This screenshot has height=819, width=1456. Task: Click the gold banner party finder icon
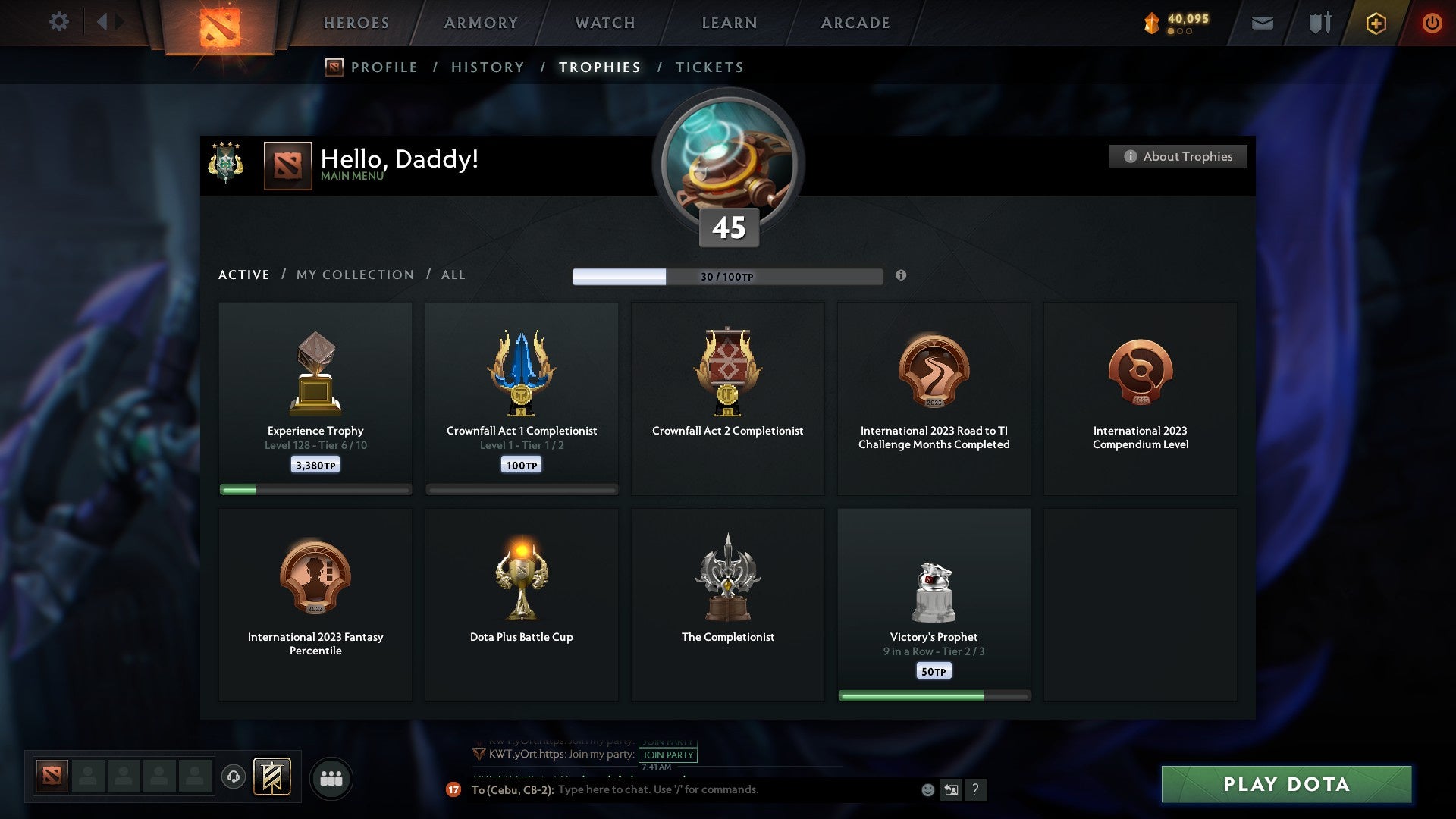273,777
